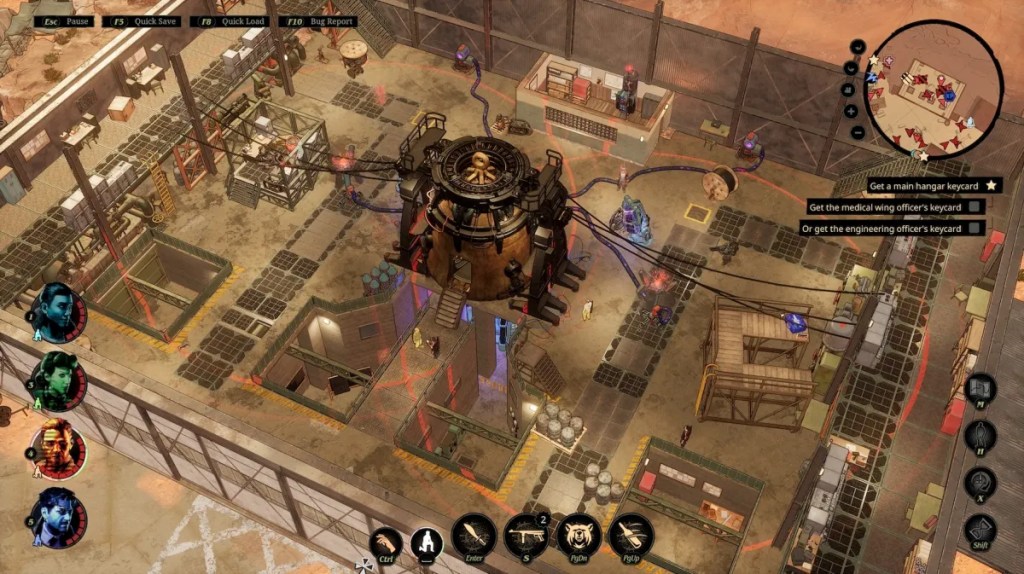1024x574 pixels.
Task: Use the knife melee attack ability
Action: [x=474, y=534]
